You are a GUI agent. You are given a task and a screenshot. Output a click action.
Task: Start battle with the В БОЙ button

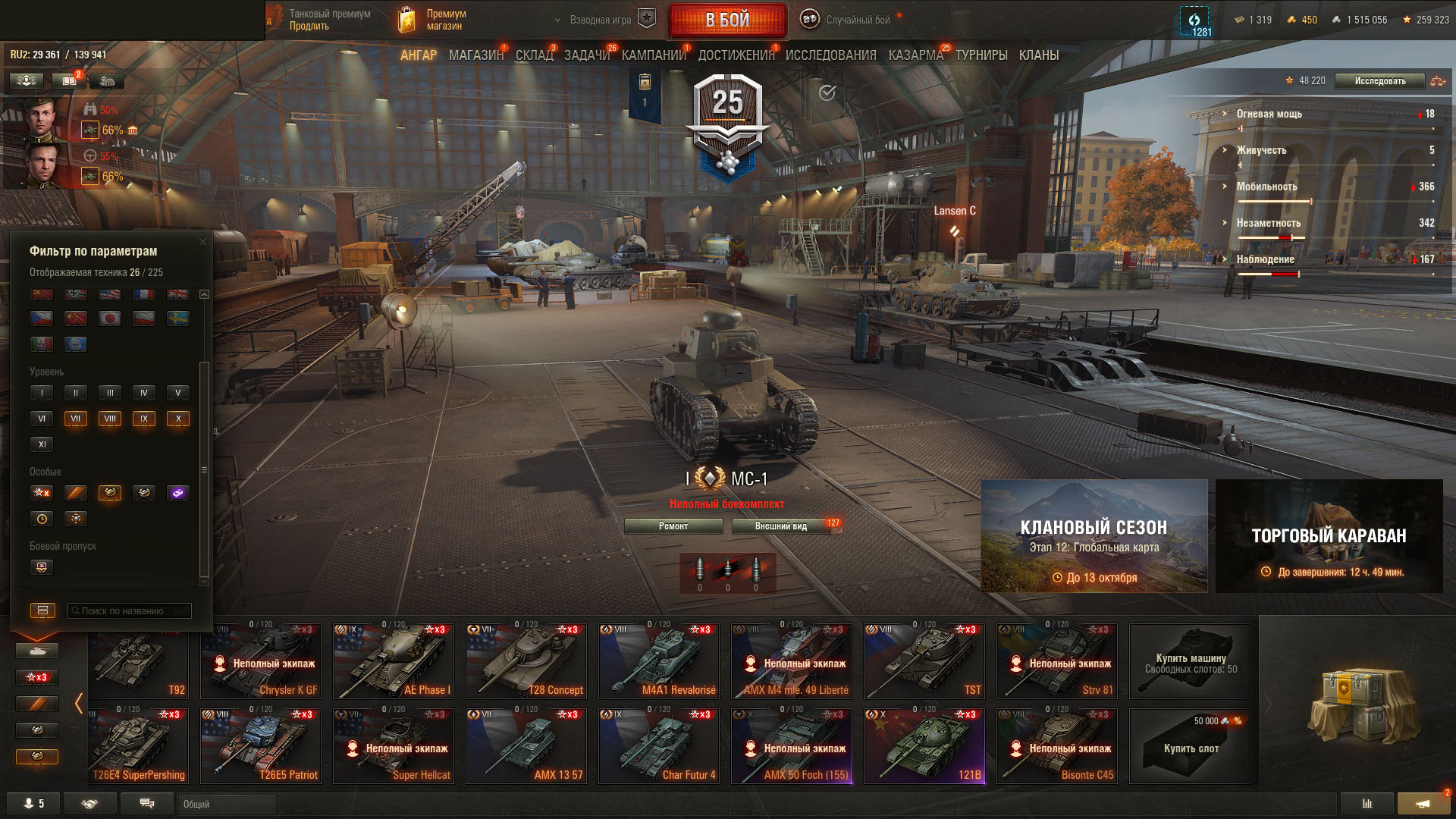727,20
